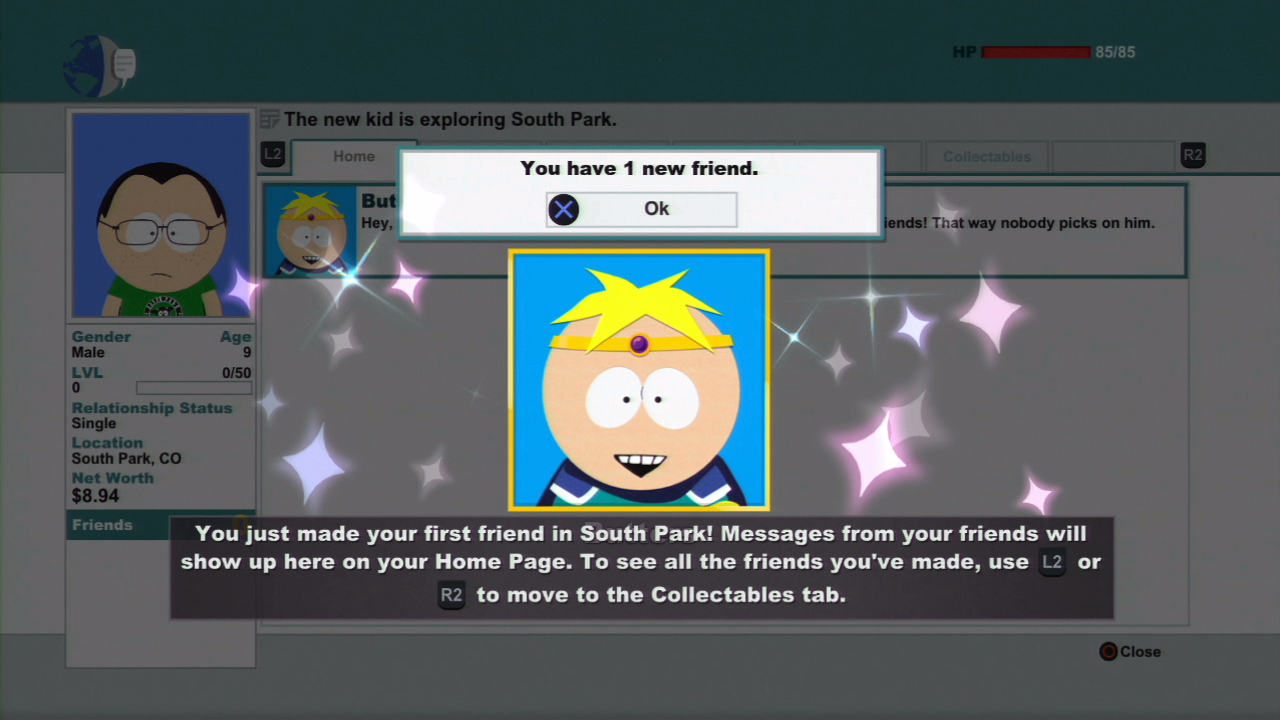Switch to the Collectables tab

click(986, 156)
